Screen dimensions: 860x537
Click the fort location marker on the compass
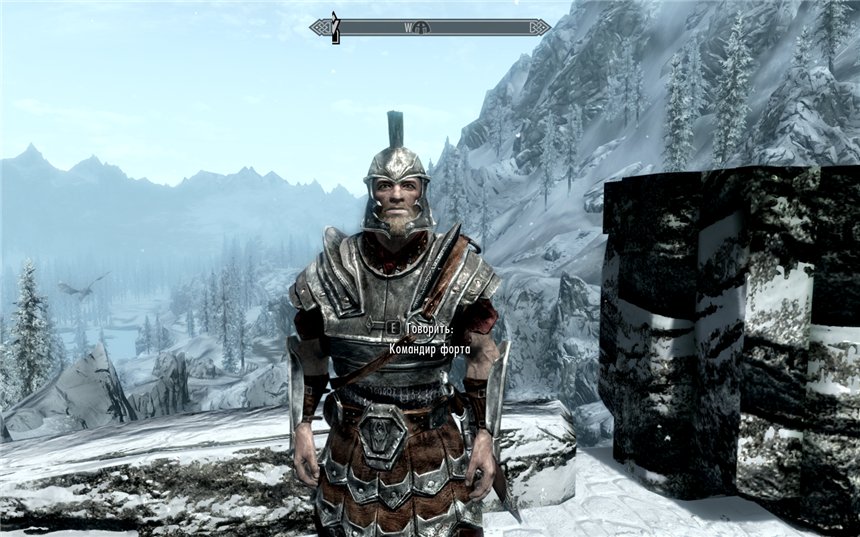click(x=424, y=28)
